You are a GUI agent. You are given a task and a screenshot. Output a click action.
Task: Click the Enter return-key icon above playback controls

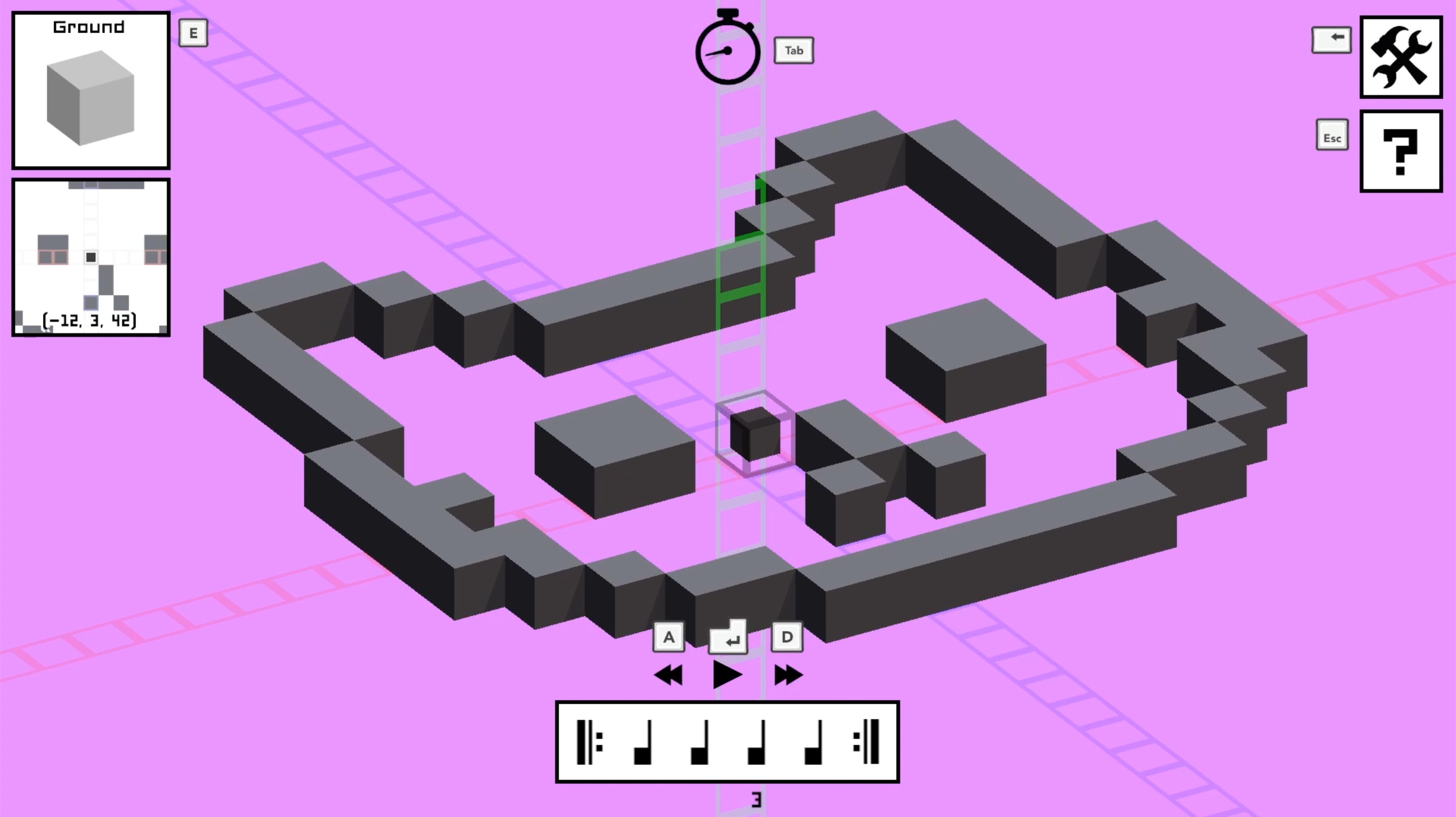coord(728,636)
